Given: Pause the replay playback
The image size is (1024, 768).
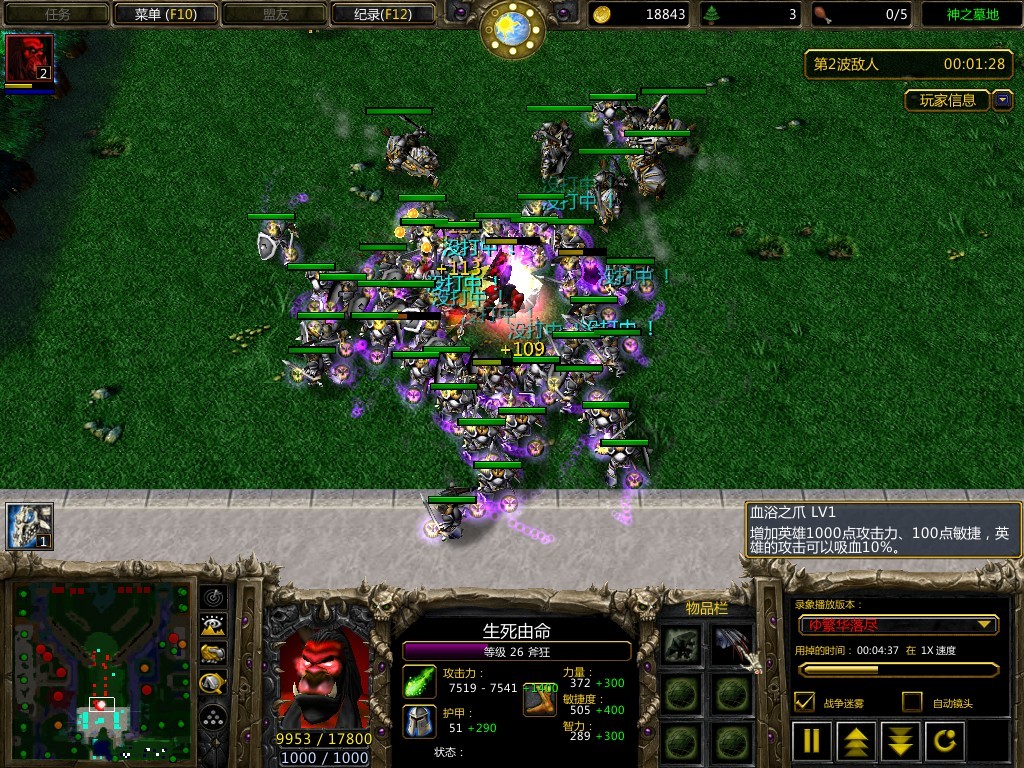Looking at the screenshot, I should click(812, 741).
